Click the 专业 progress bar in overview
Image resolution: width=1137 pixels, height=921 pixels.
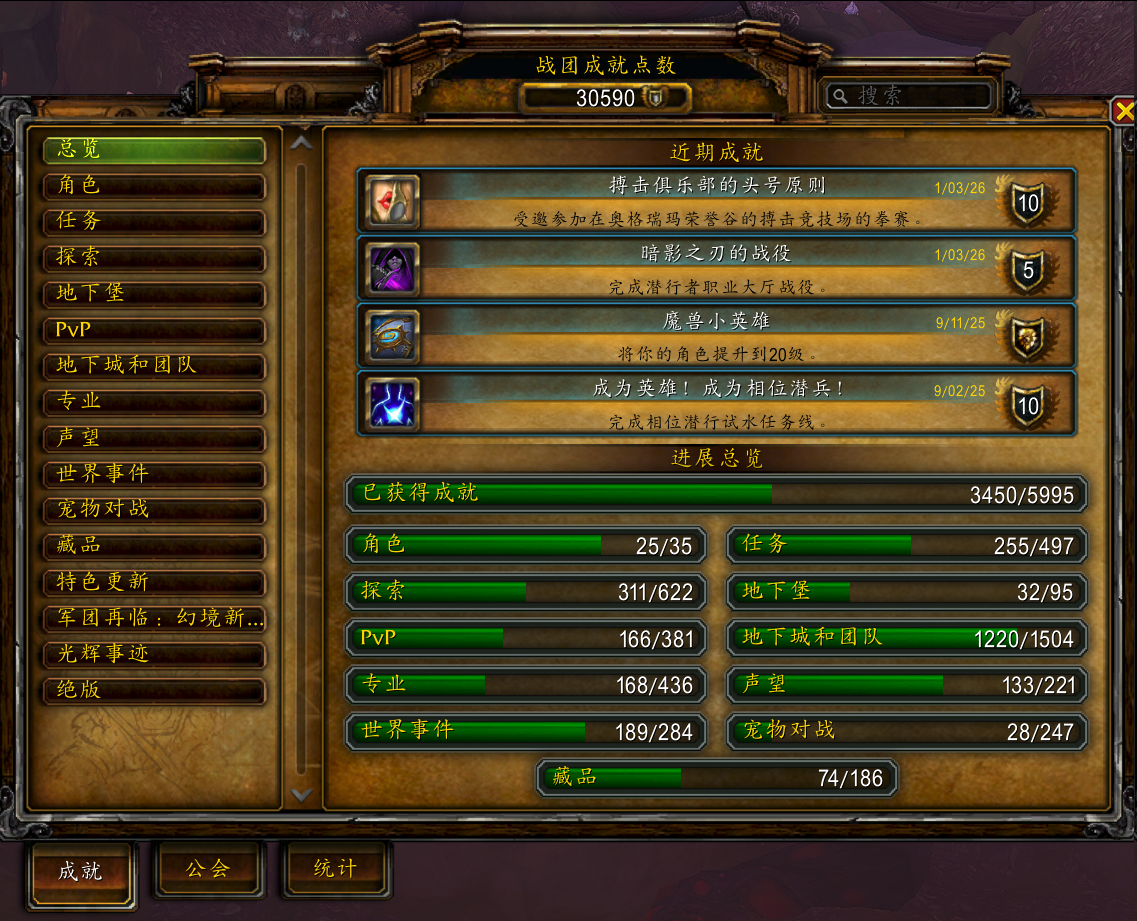526,685
